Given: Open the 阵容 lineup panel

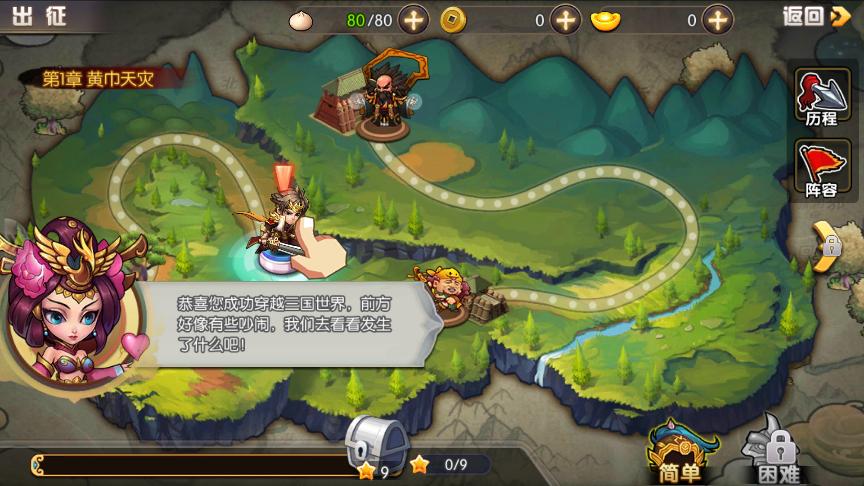Looking at the screenshot, I should coord(821,170).
